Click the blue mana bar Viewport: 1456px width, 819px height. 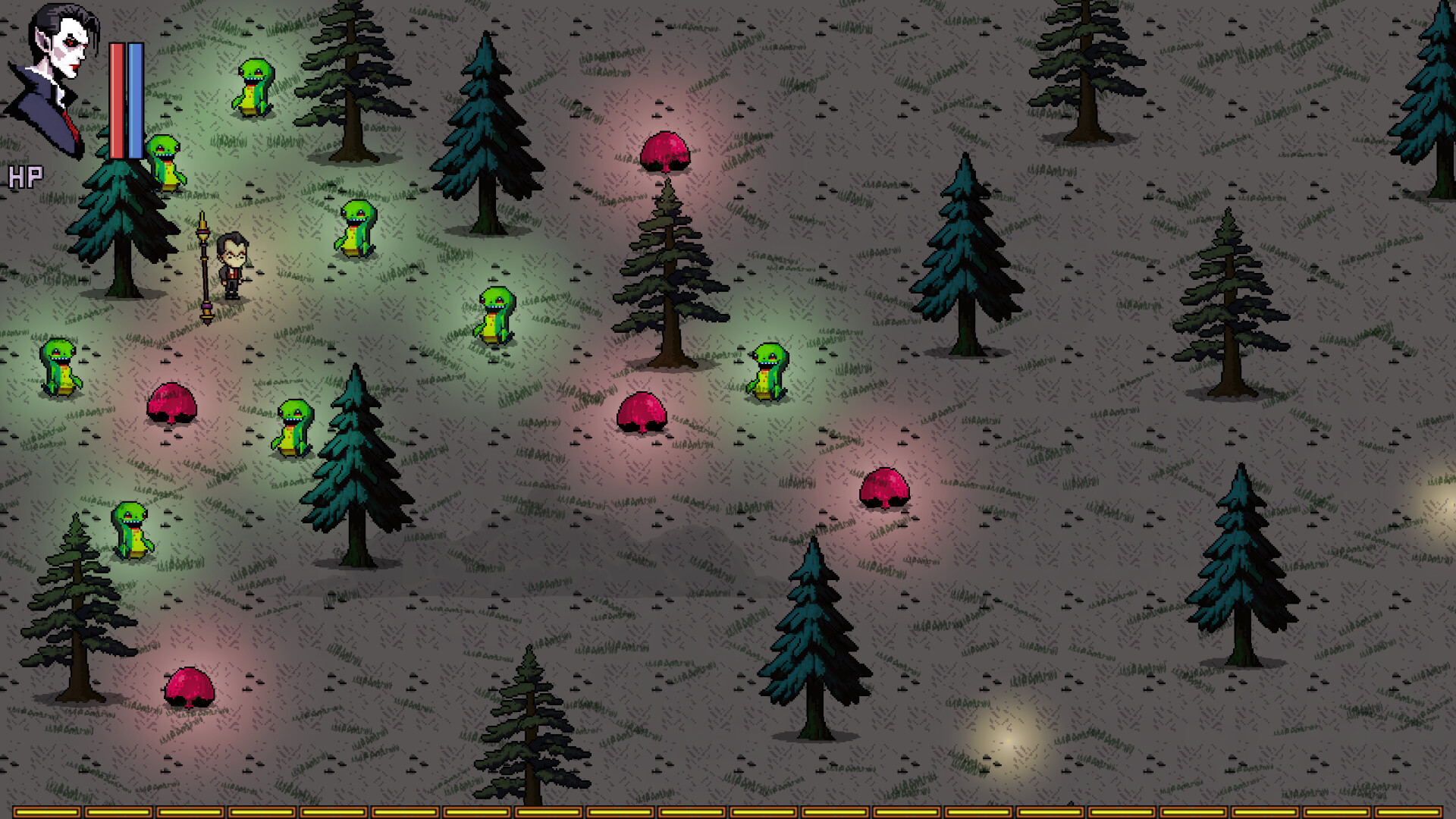(133, 99)
